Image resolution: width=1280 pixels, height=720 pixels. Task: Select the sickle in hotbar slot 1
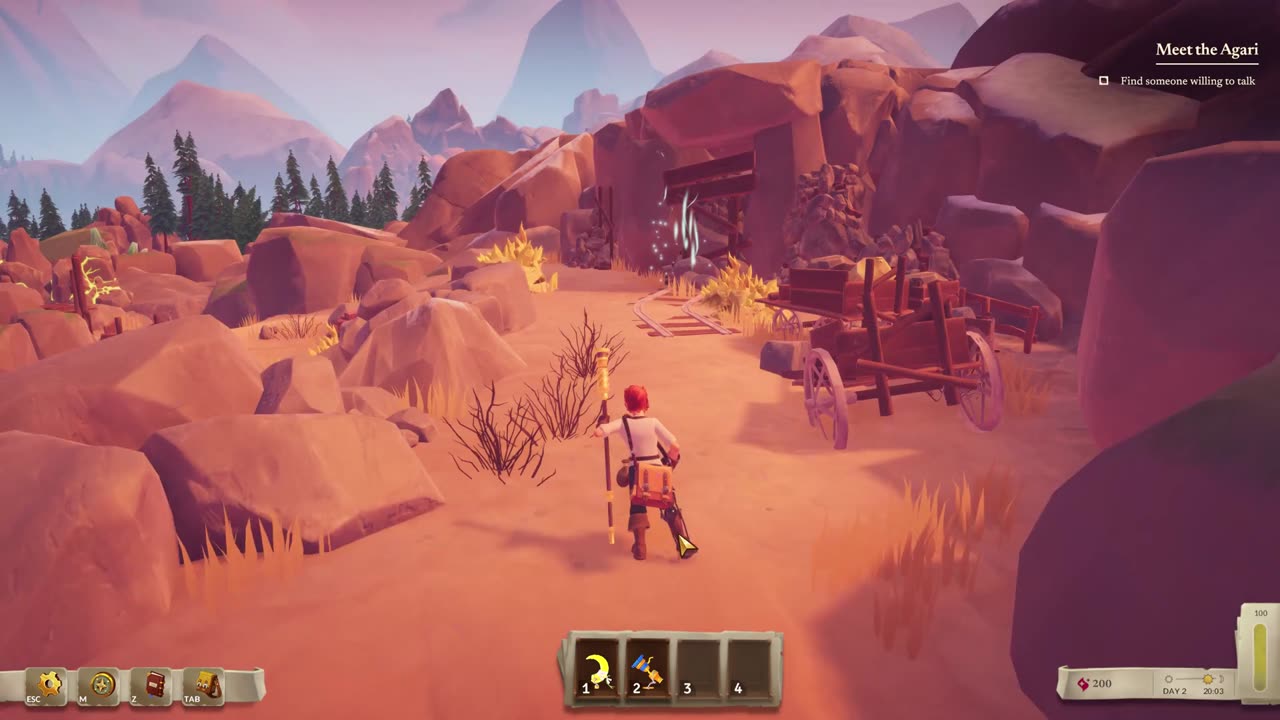pyautogui.click(x=598, y=669)
